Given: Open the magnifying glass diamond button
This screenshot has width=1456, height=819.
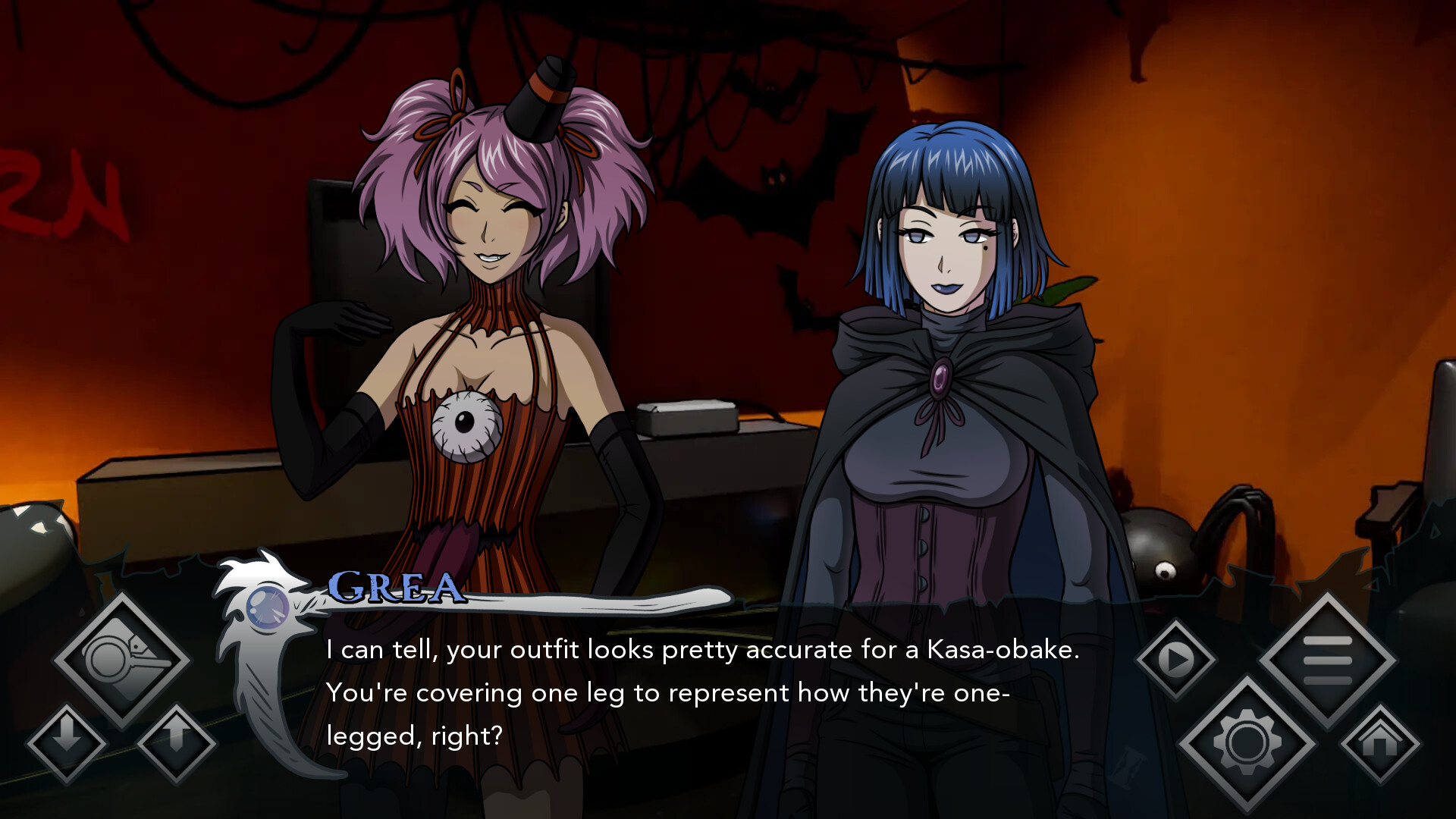Looking at the screenshot, I should tap(121, 660).
